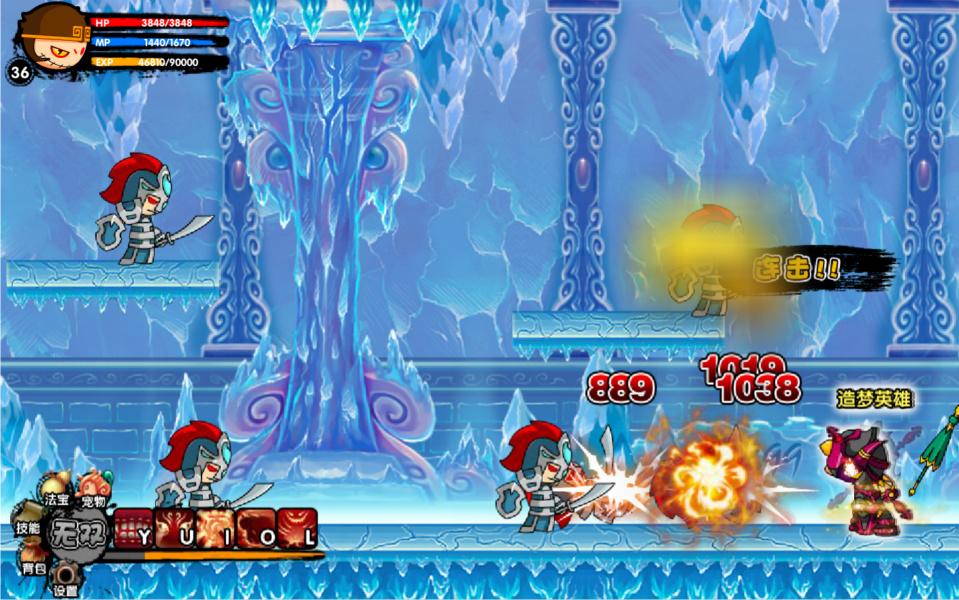The width and height of the screenshot is (959, 600).
Task: Open the 法宝 treasure gourd menu
Action: pyautogui.click(x=55, y=488)
